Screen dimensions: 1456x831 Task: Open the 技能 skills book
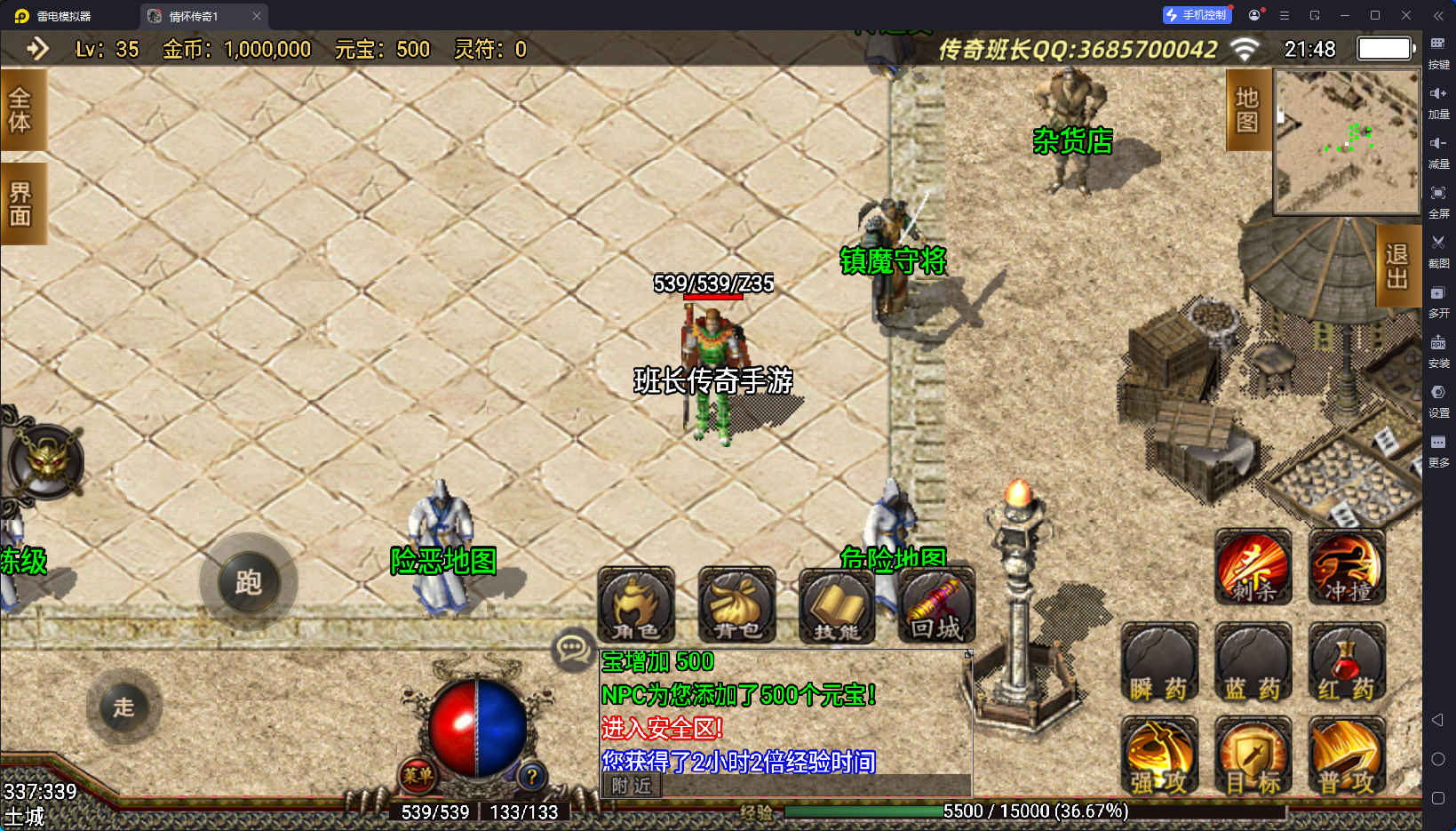[x=837, y=605]
